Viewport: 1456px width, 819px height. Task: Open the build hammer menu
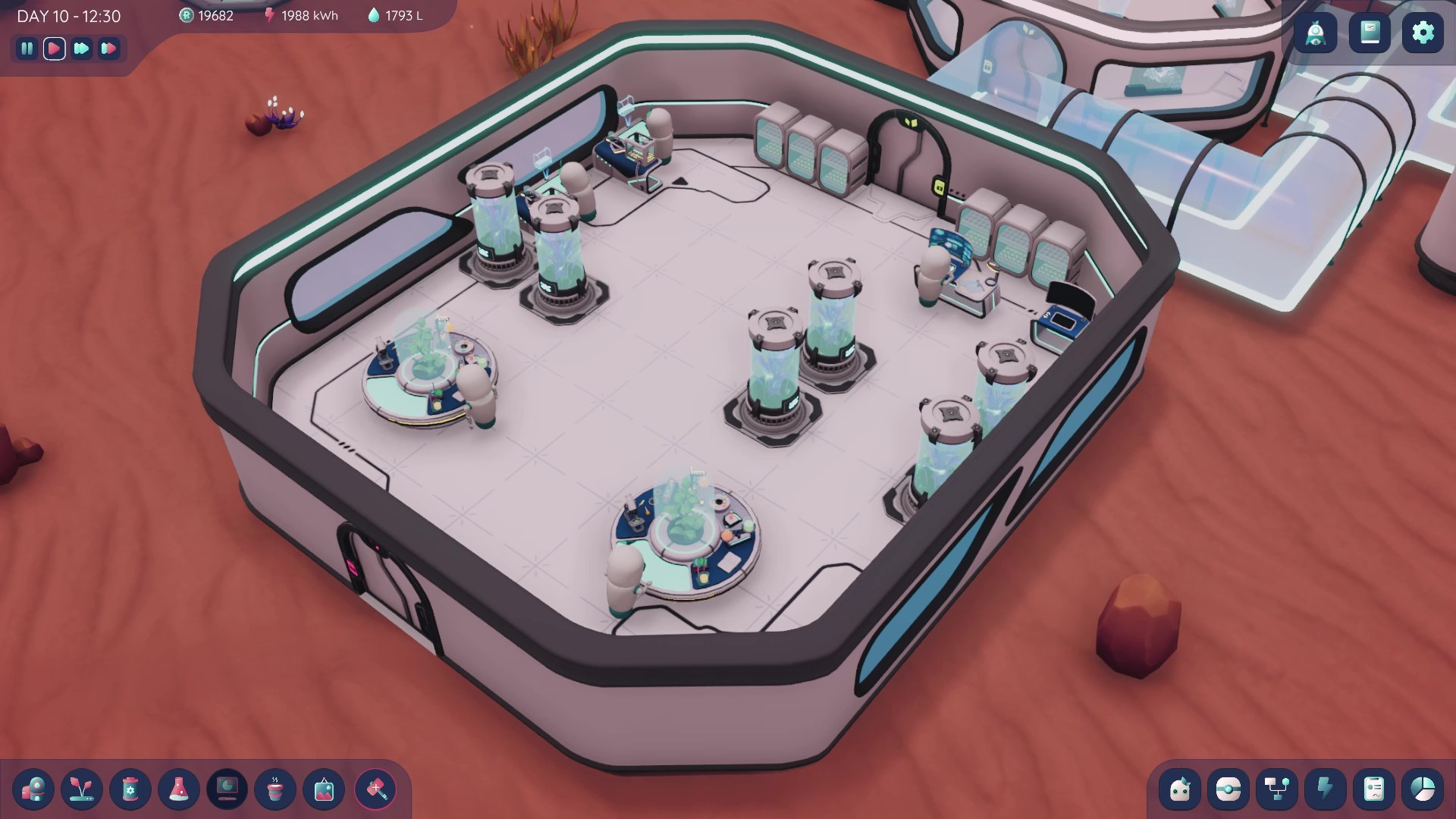click(373, 790)
